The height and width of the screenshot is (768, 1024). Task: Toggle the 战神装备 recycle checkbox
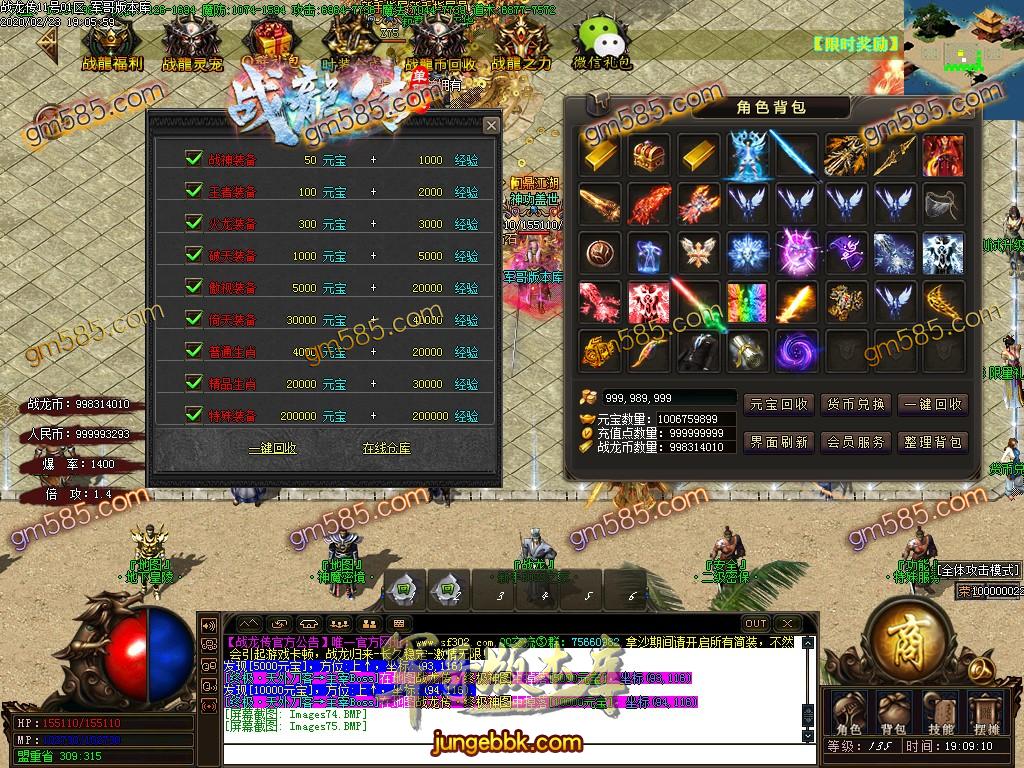pos(194,159)
